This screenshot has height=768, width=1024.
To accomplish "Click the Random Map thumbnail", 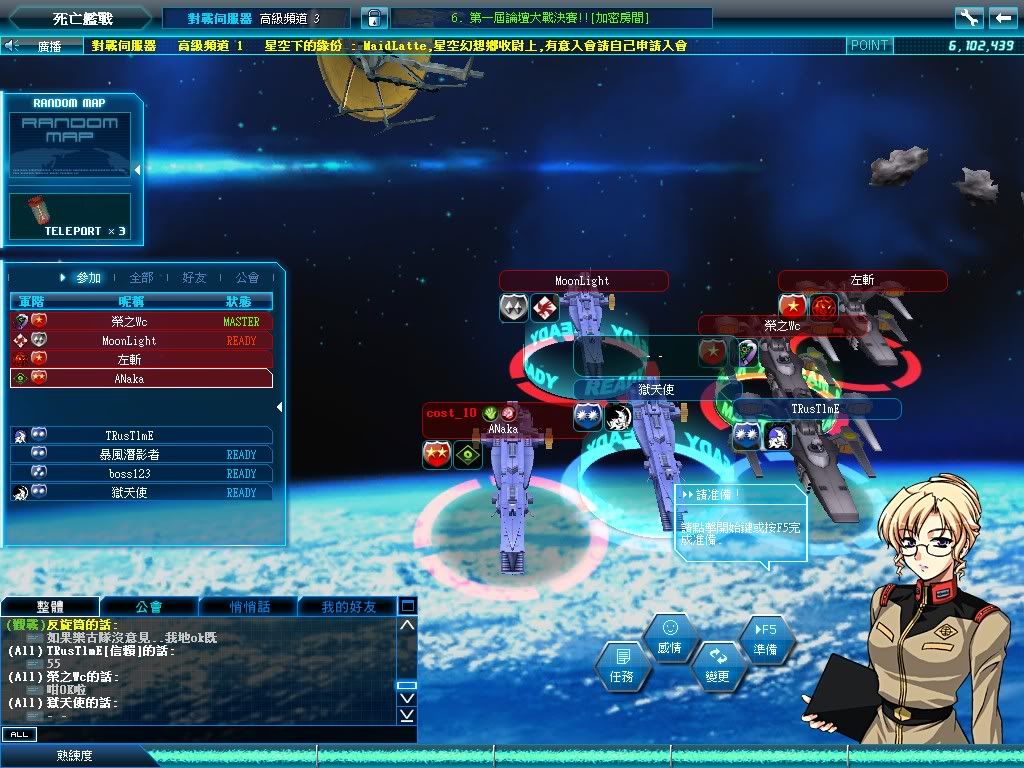I will (x=70, y=146).
